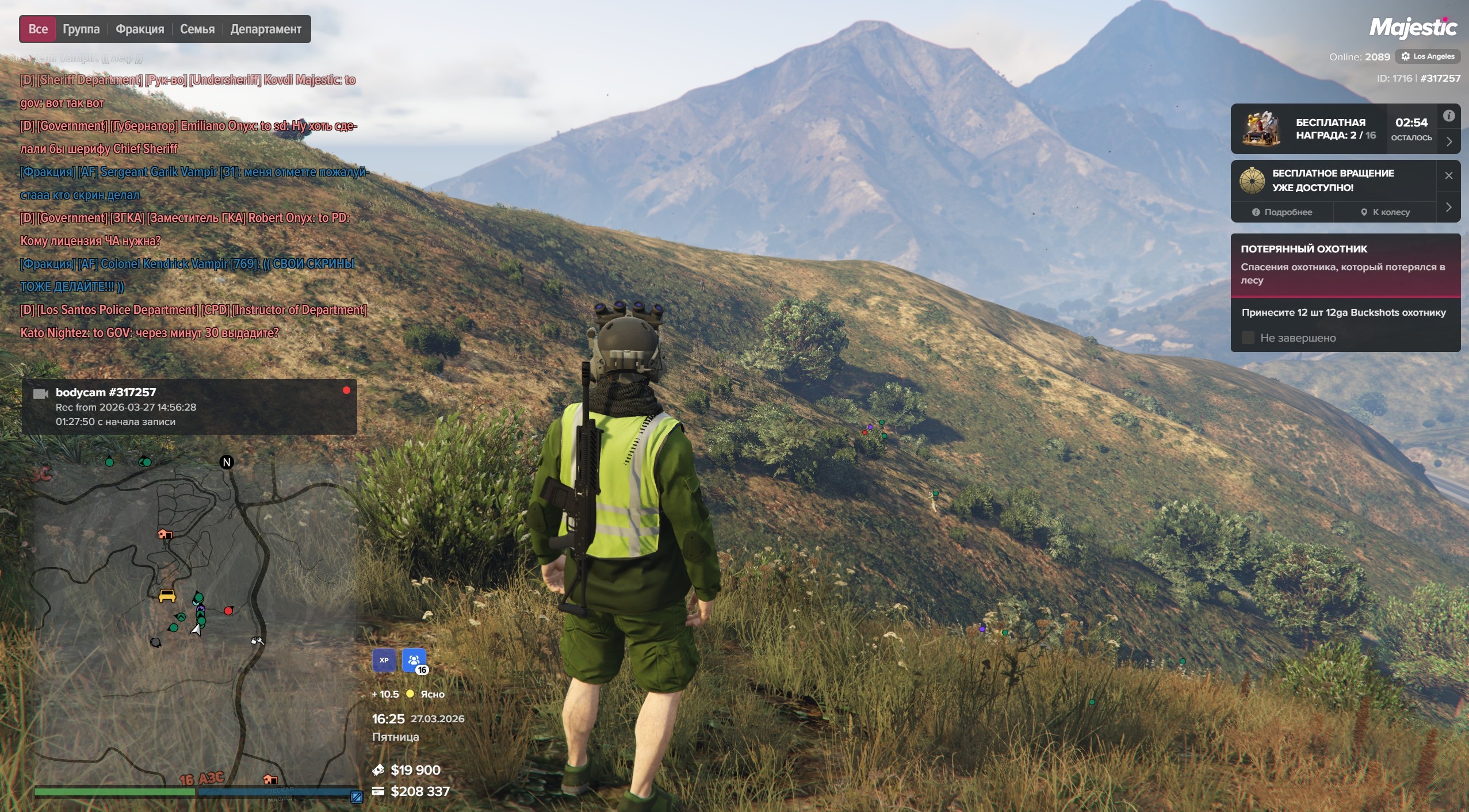Click the XP bonus icon
The image size is (1469, 812).
coord(384,660)
